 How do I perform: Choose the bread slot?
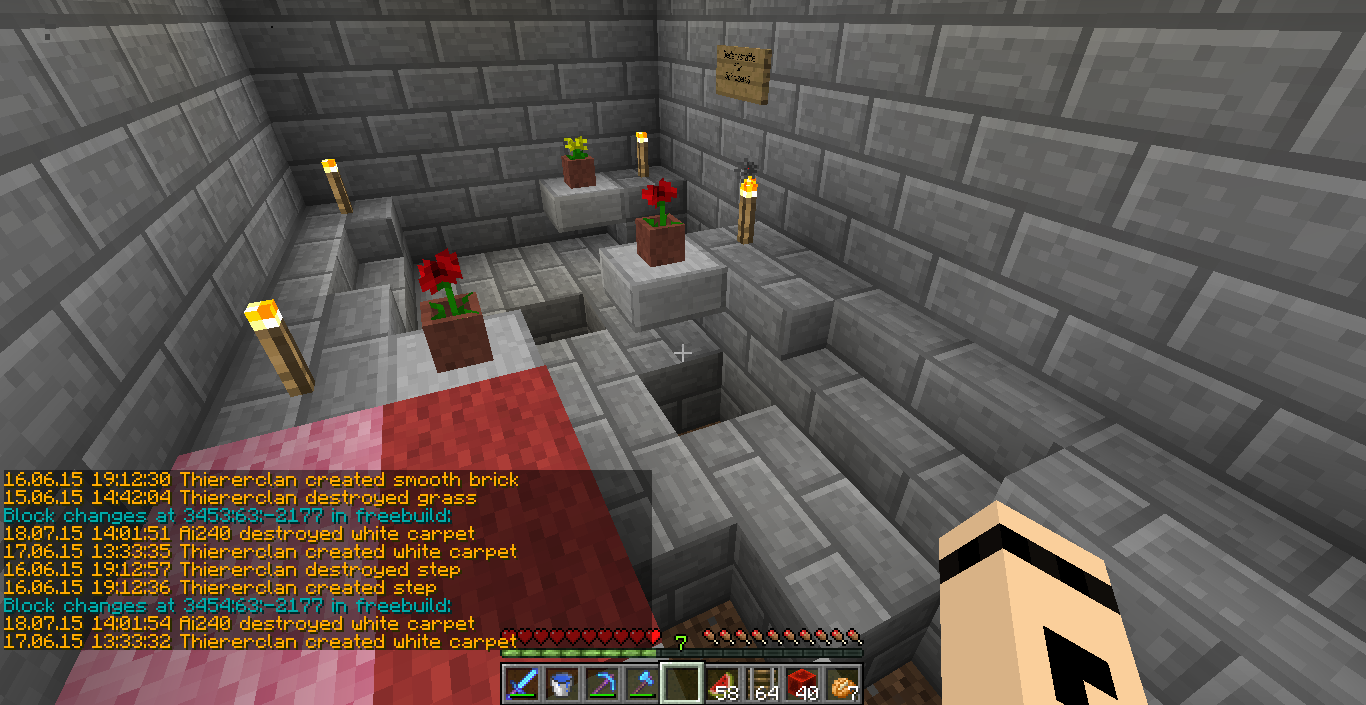[x=842, y=684]
